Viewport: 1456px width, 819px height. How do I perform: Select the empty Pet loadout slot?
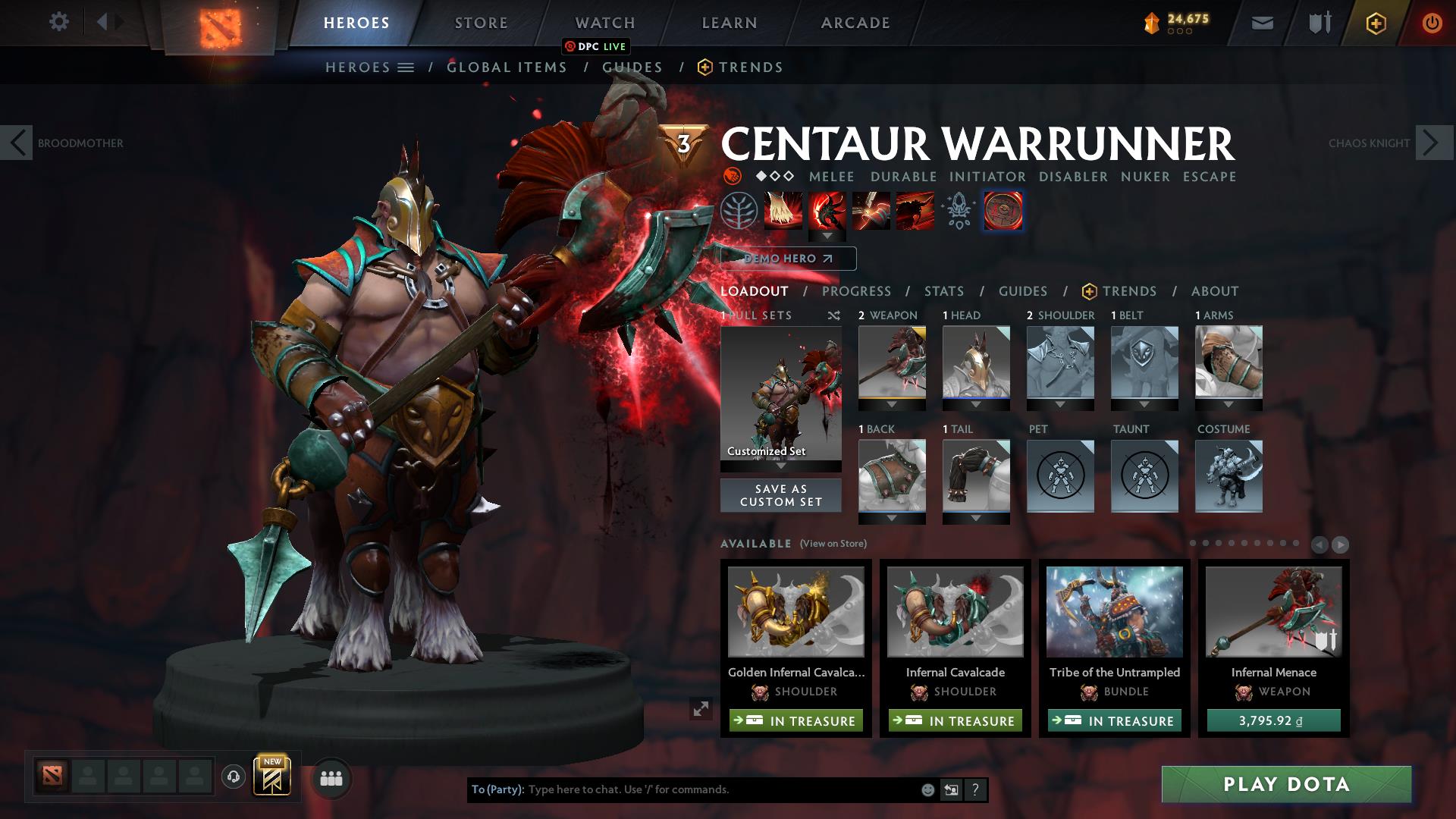pyautogui.click(x=1059, y=476)
